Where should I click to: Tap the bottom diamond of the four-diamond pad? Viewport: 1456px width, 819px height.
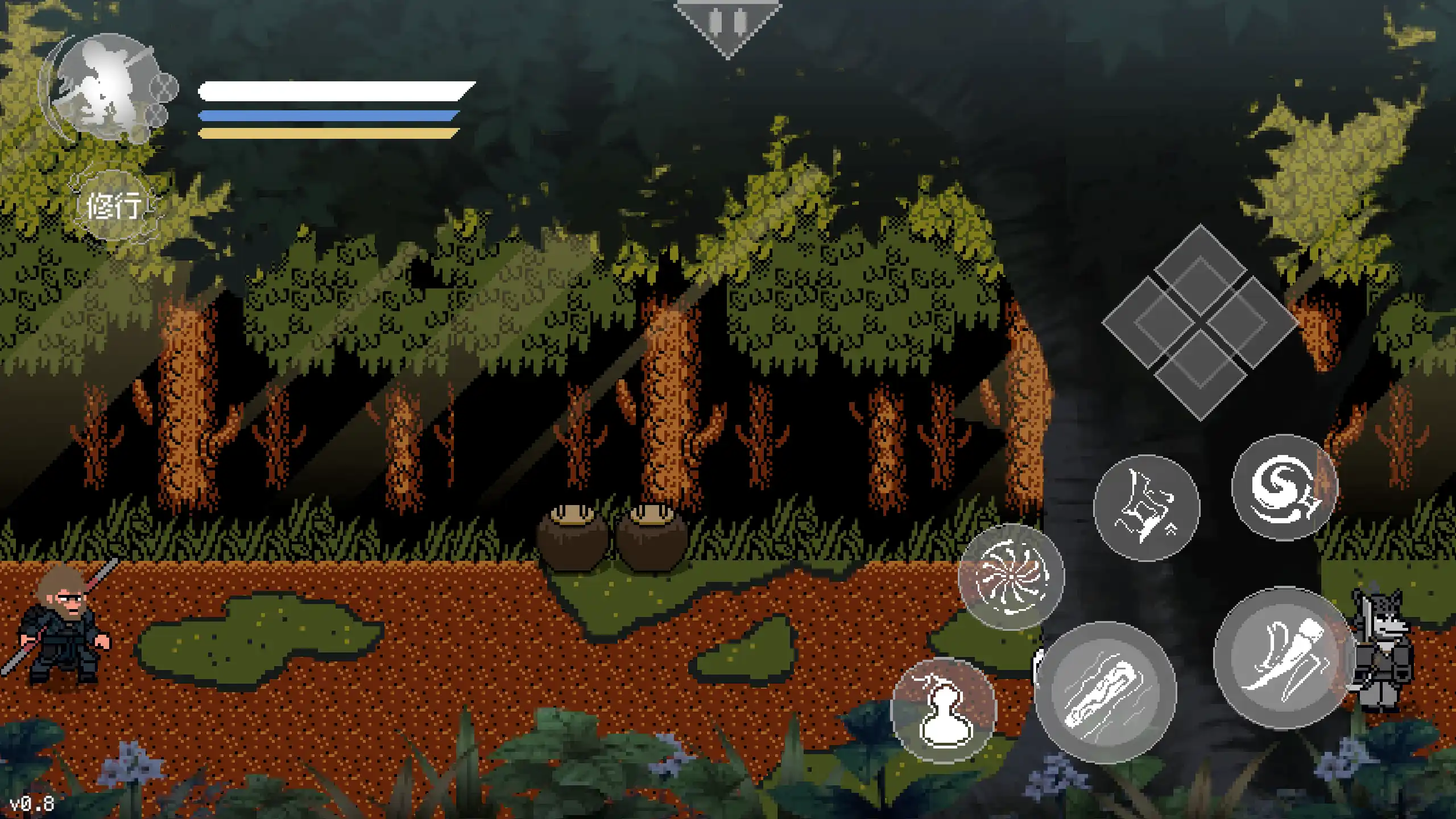tap(1200, 374)
